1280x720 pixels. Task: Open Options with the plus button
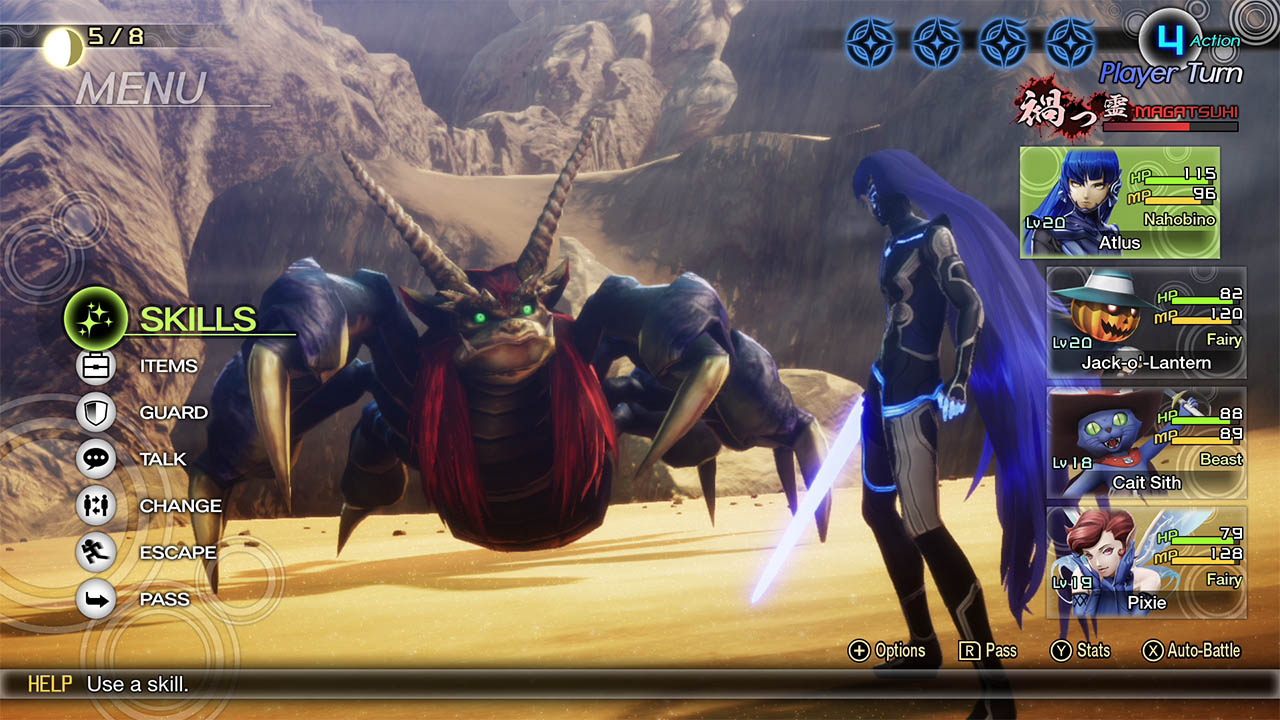click(x=886, y=650)
